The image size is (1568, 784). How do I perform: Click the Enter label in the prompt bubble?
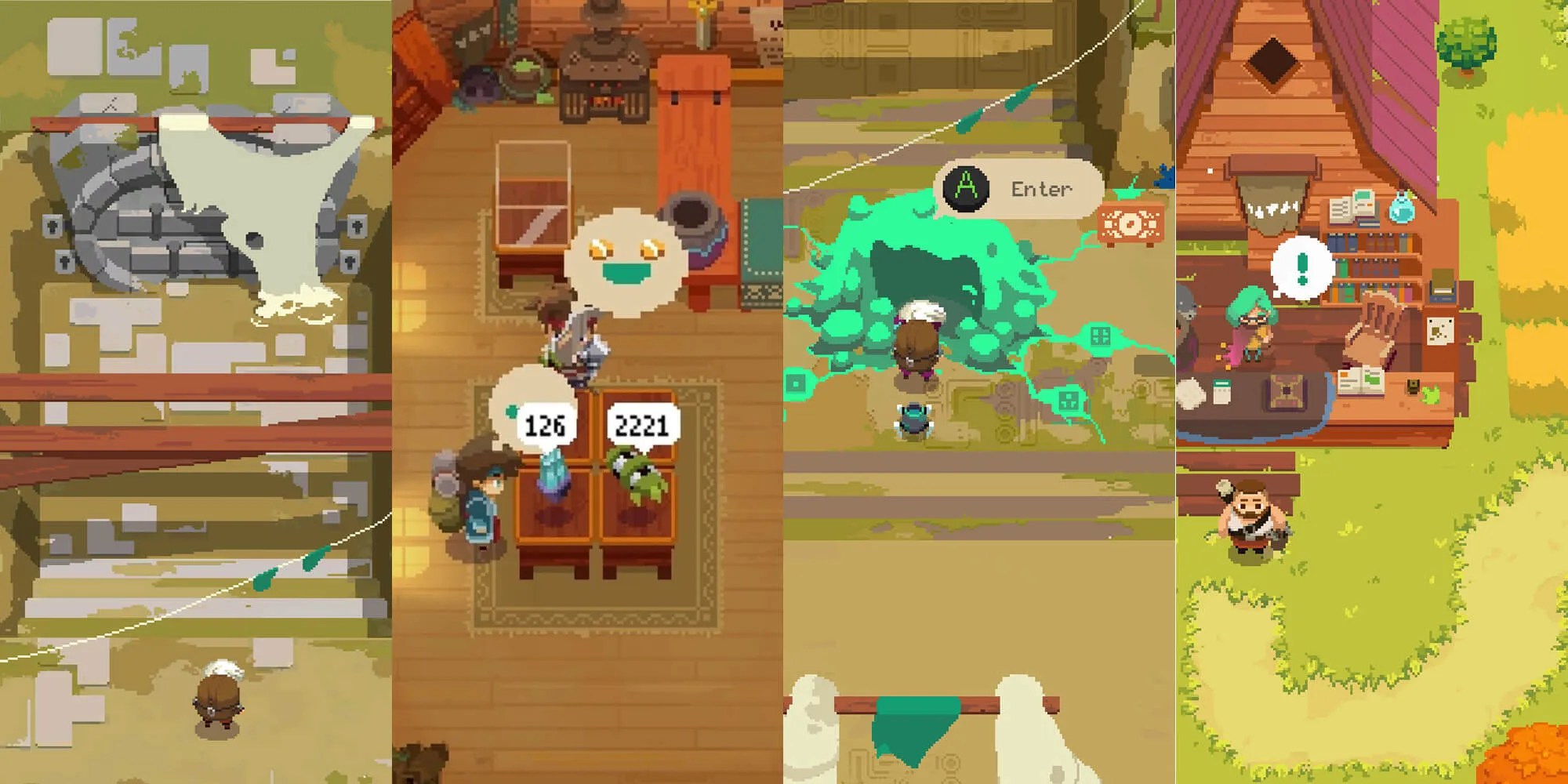[x=1041, y=188]
